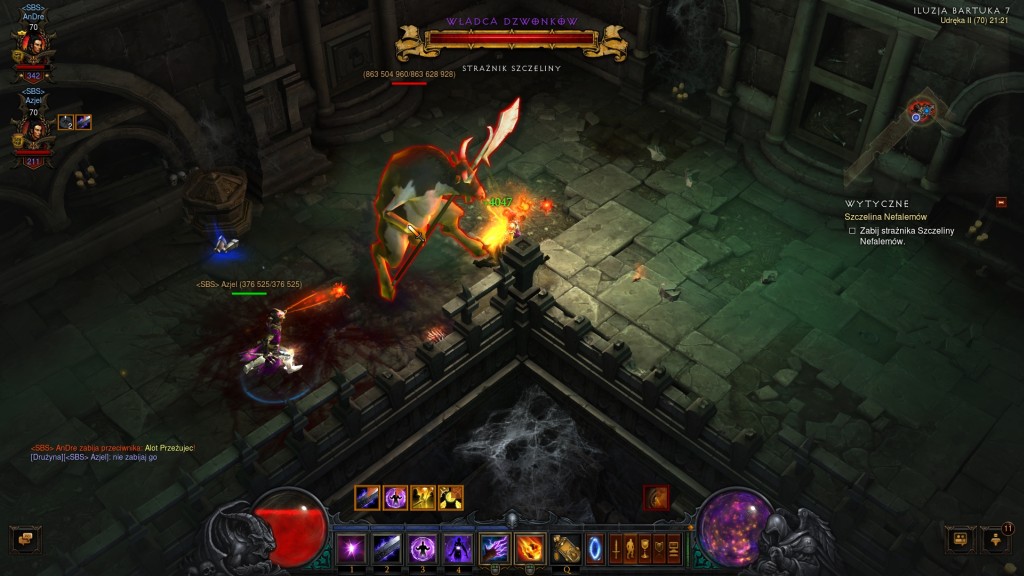Viewport: 1024px width, 576px height.
Task: Cast the glowing figure skill on key 4
Action: [458, 547]
